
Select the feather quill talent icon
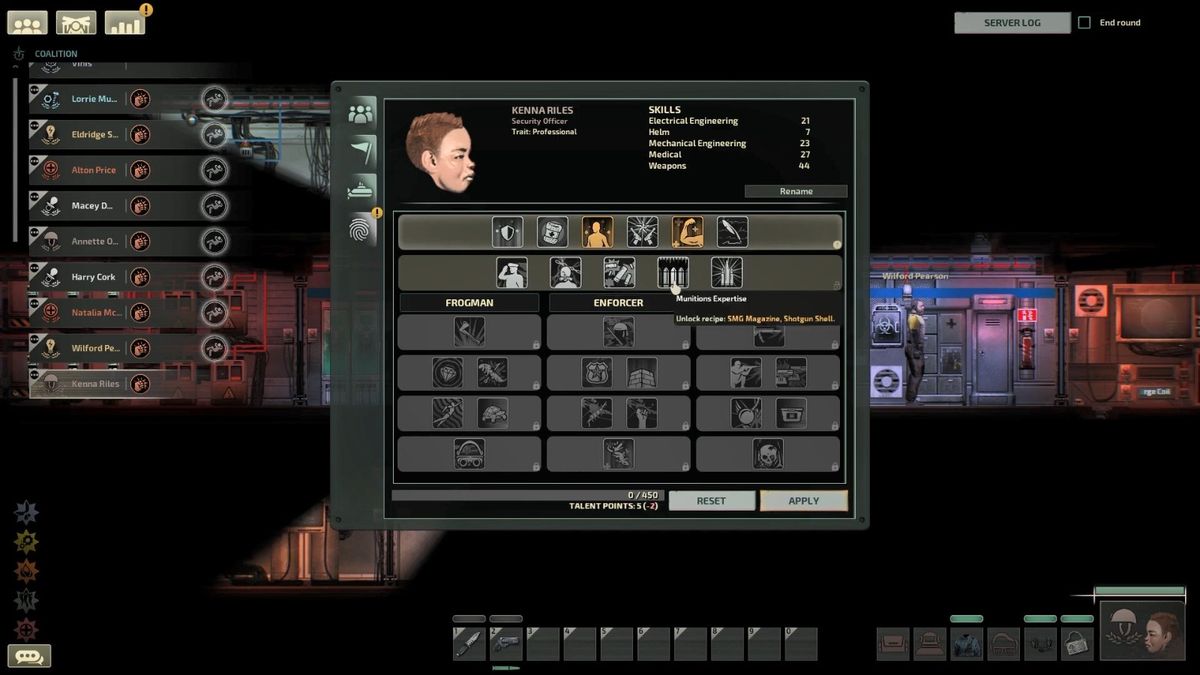(x=732, y=232)
